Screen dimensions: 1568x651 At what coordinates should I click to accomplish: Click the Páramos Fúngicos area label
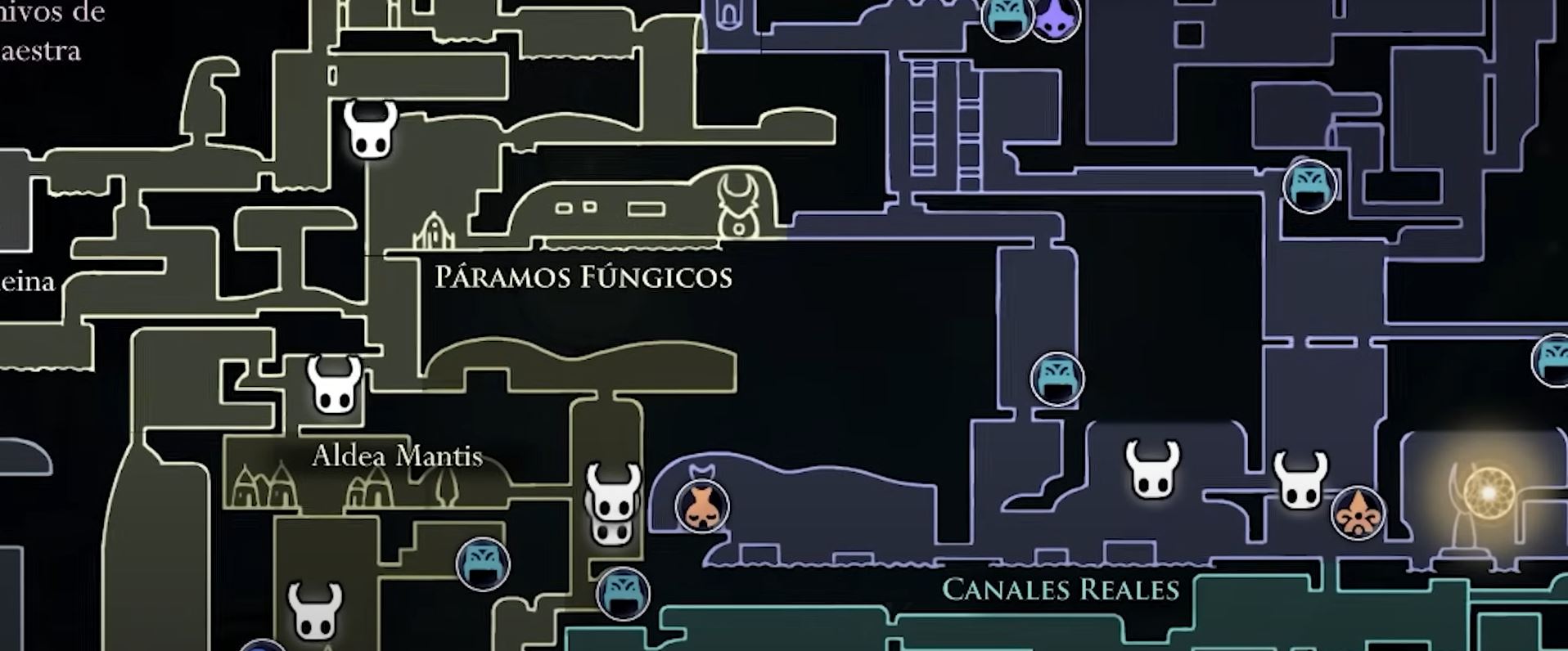[583, 278]
